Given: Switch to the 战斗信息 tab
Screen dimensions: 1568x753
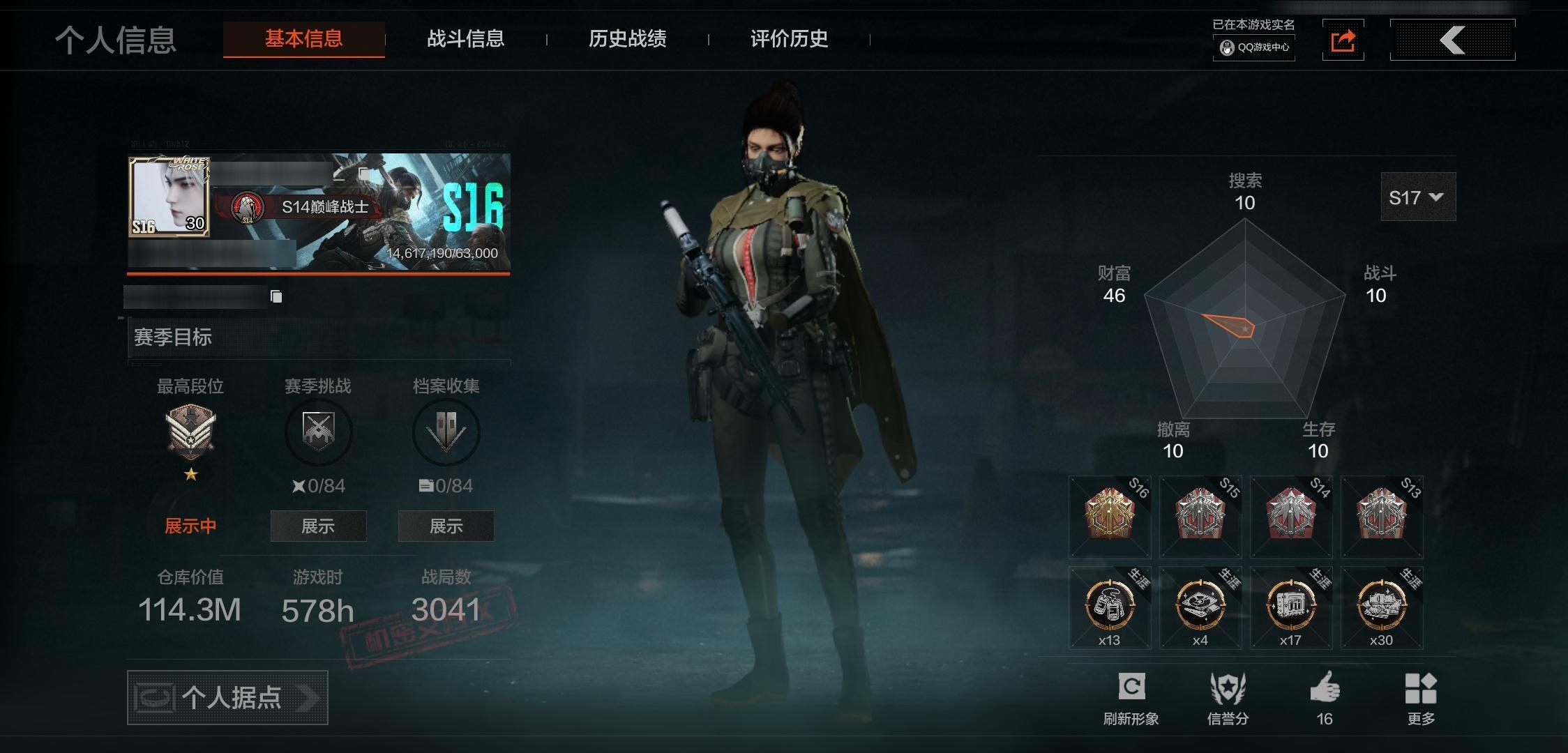Looking at the screenshot, I should tap(465, 39).
